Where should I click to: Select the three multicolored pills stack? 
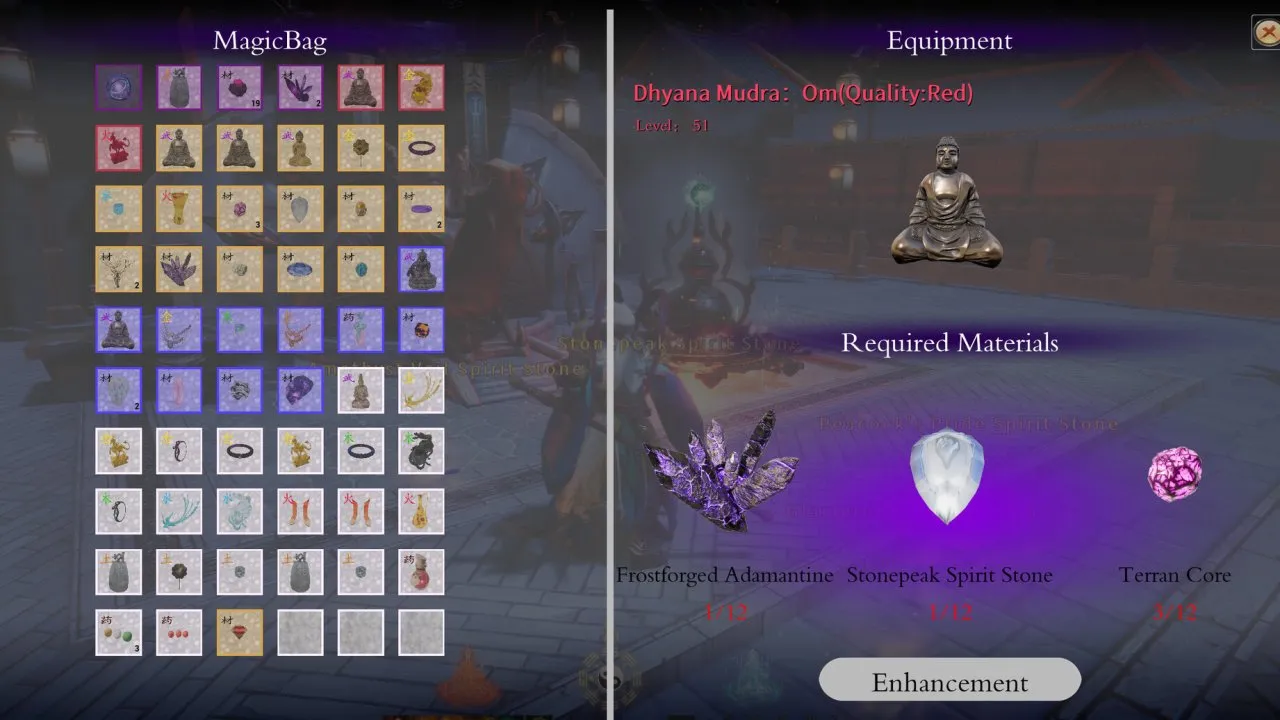tap(119, 632)
